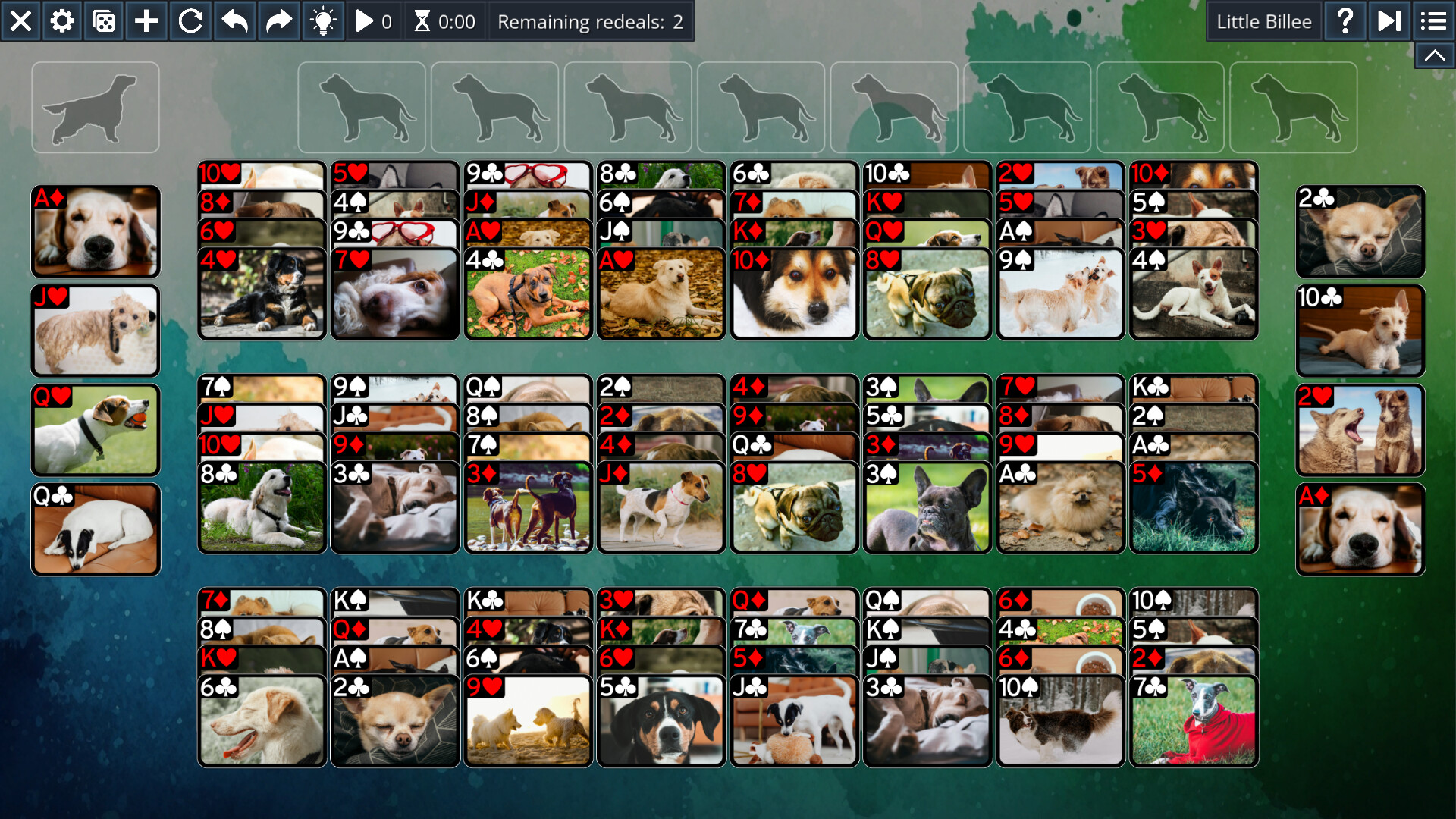
Task: Open the Little Billee player profile
Action: [1263, 21]
